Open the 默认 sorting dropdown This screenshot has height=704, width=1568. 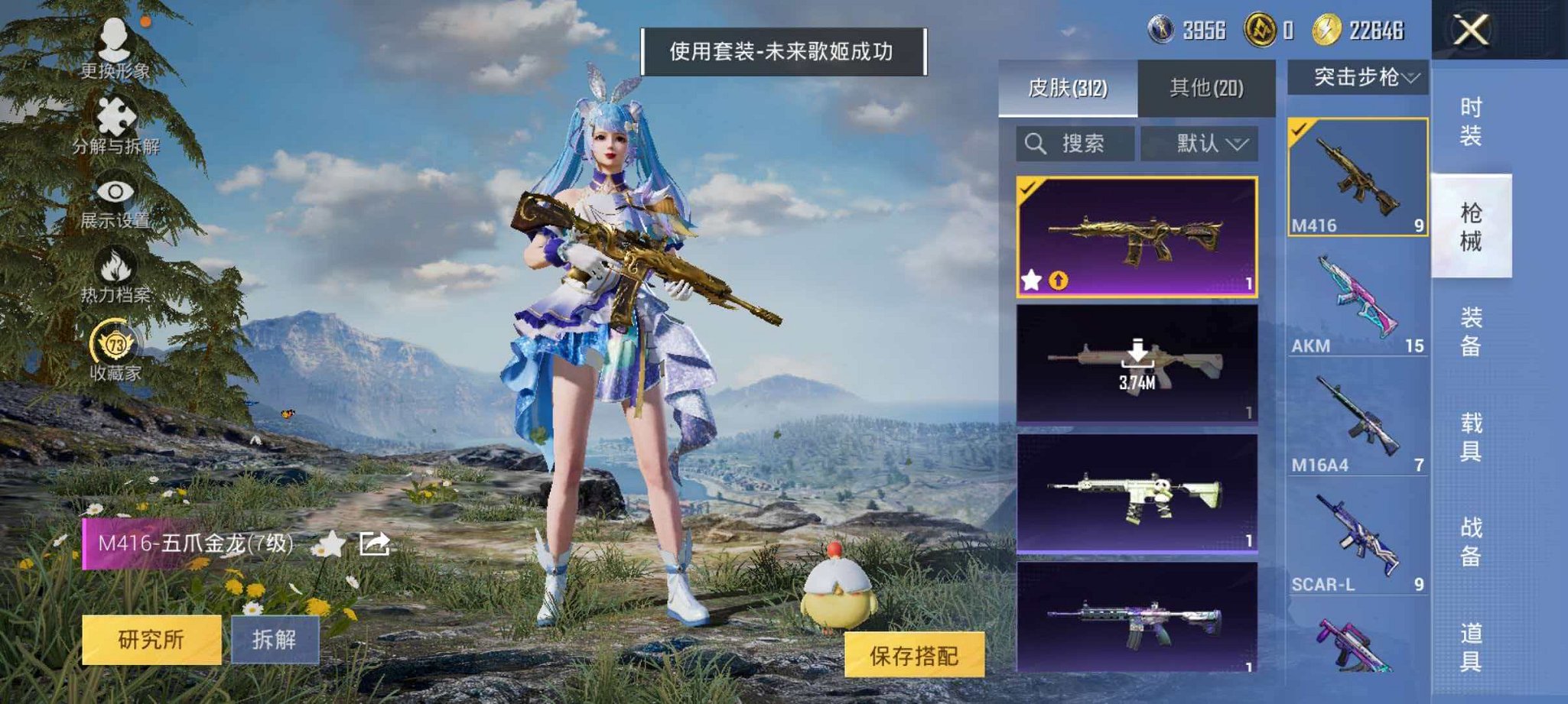pyautogui.click(x=1207, y=143)
